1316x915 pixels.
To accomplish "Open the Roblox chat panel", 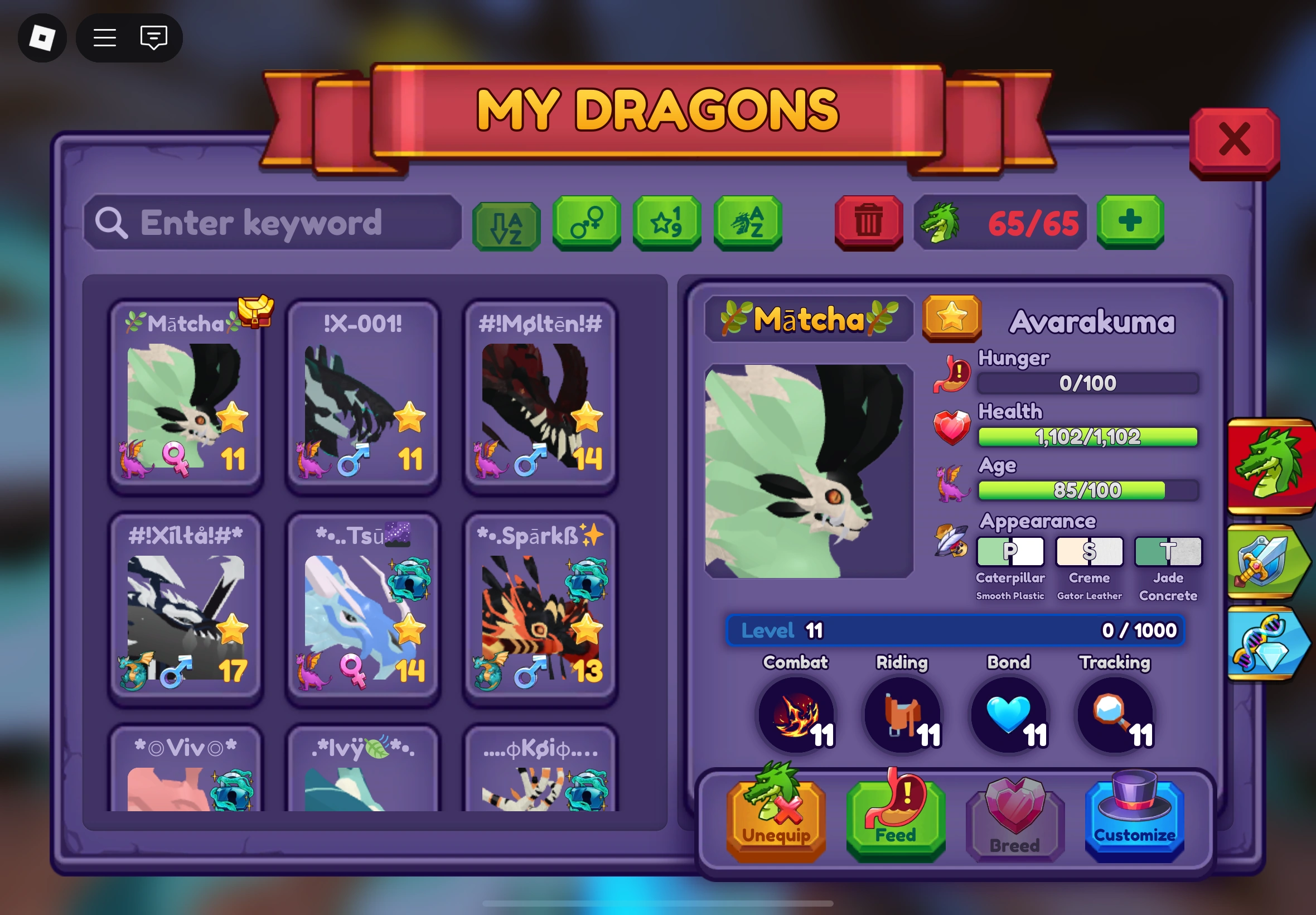I will [x=152, y=38].
